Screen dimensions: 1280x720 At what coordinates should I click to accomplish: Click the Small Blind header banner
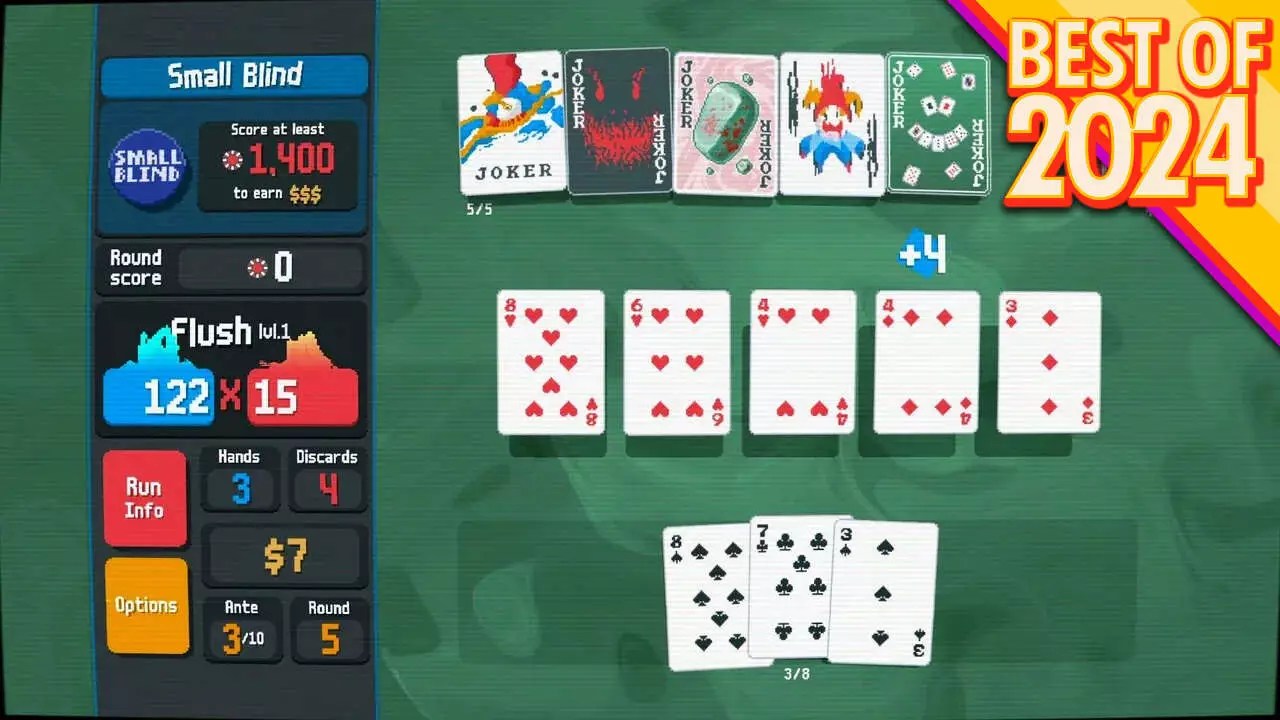tap(233, 74)
